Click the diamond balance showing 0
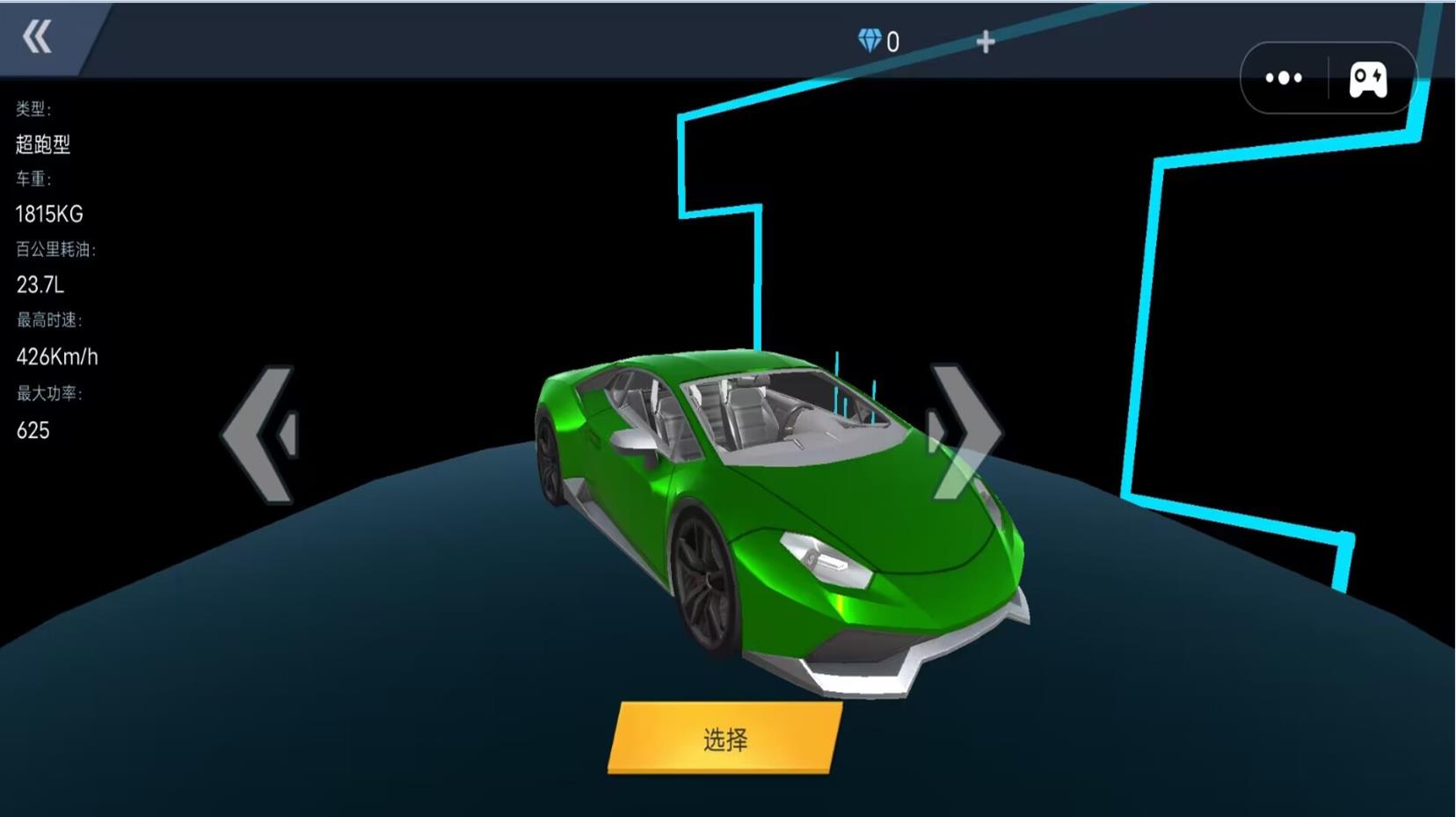1456x817 pixels. pos(879,40)
